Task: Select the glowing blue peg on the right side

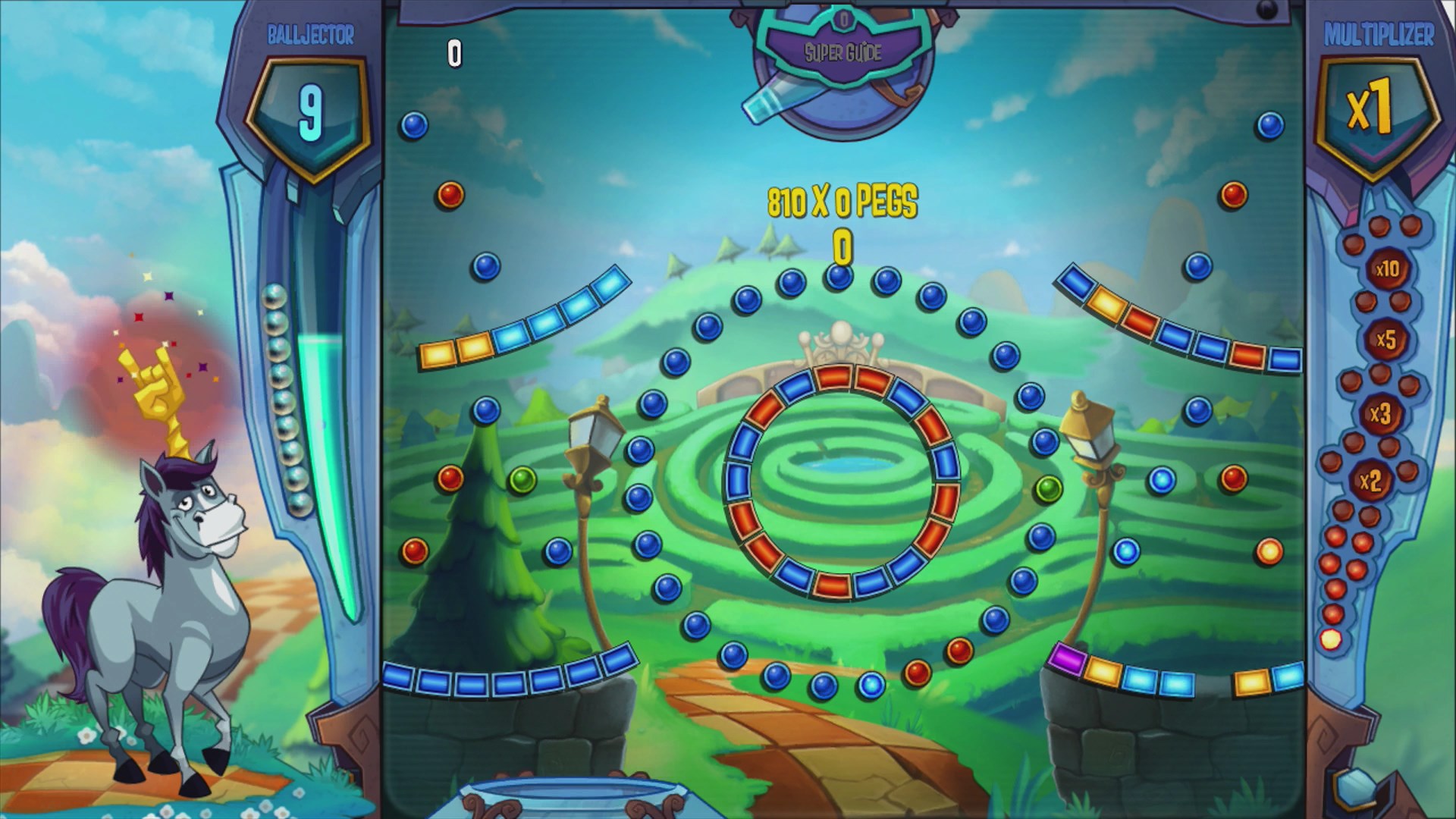Action: (1163, 480)
